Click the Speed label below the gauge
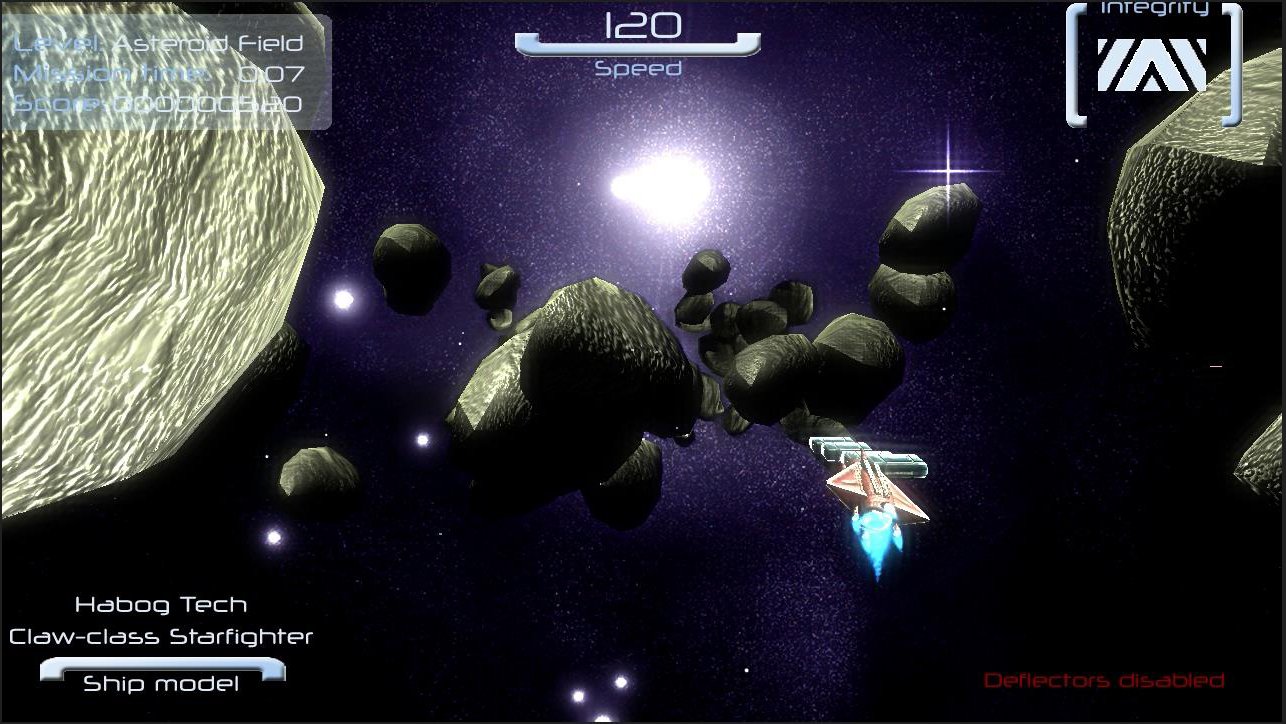Image resolution: width=1286 pixels, height=724 pixels. pyautogui.click(x=637, y=71)
